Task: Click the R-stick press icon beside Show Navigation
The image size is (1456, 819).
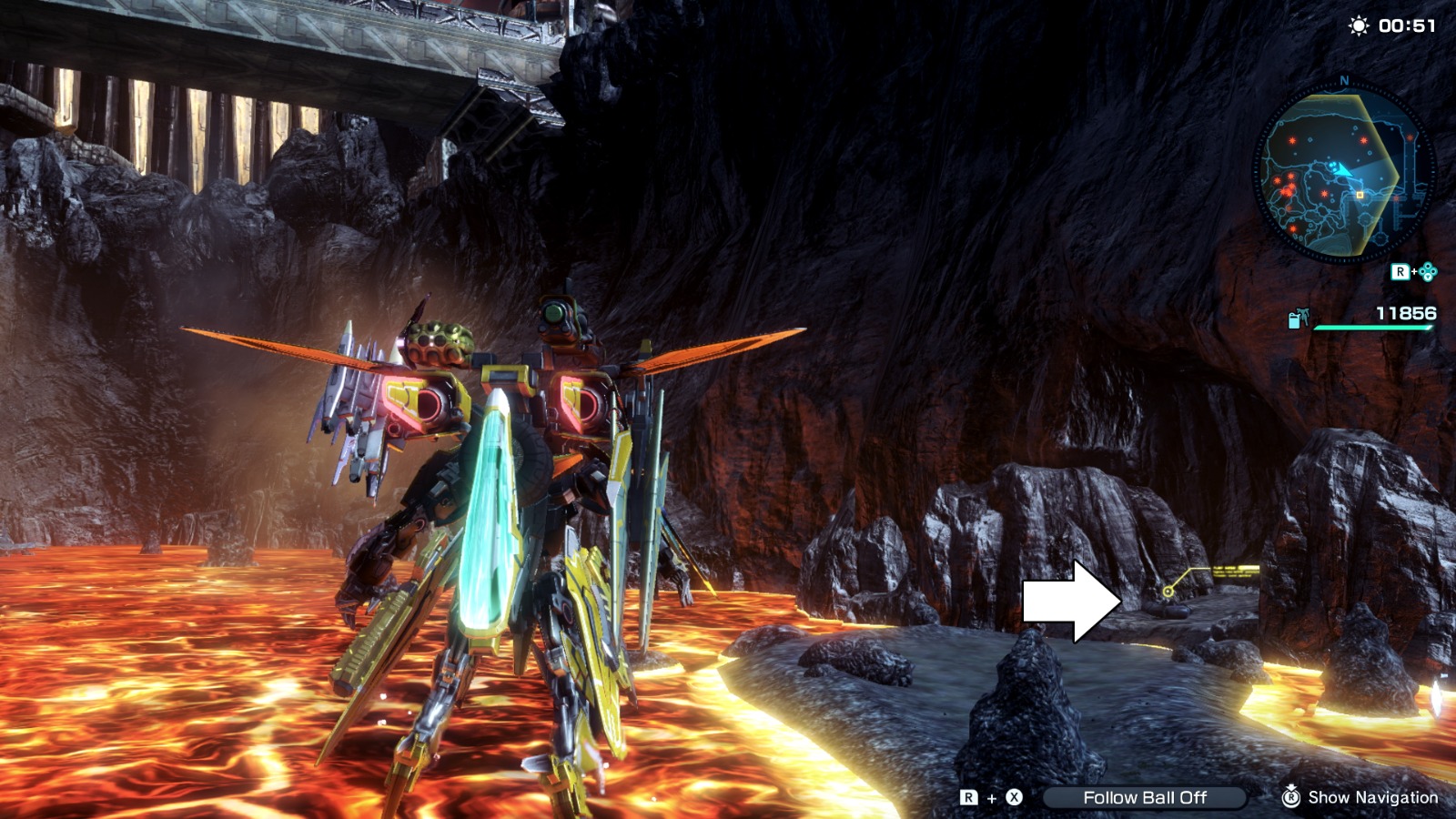Action: coord(1292,797)
